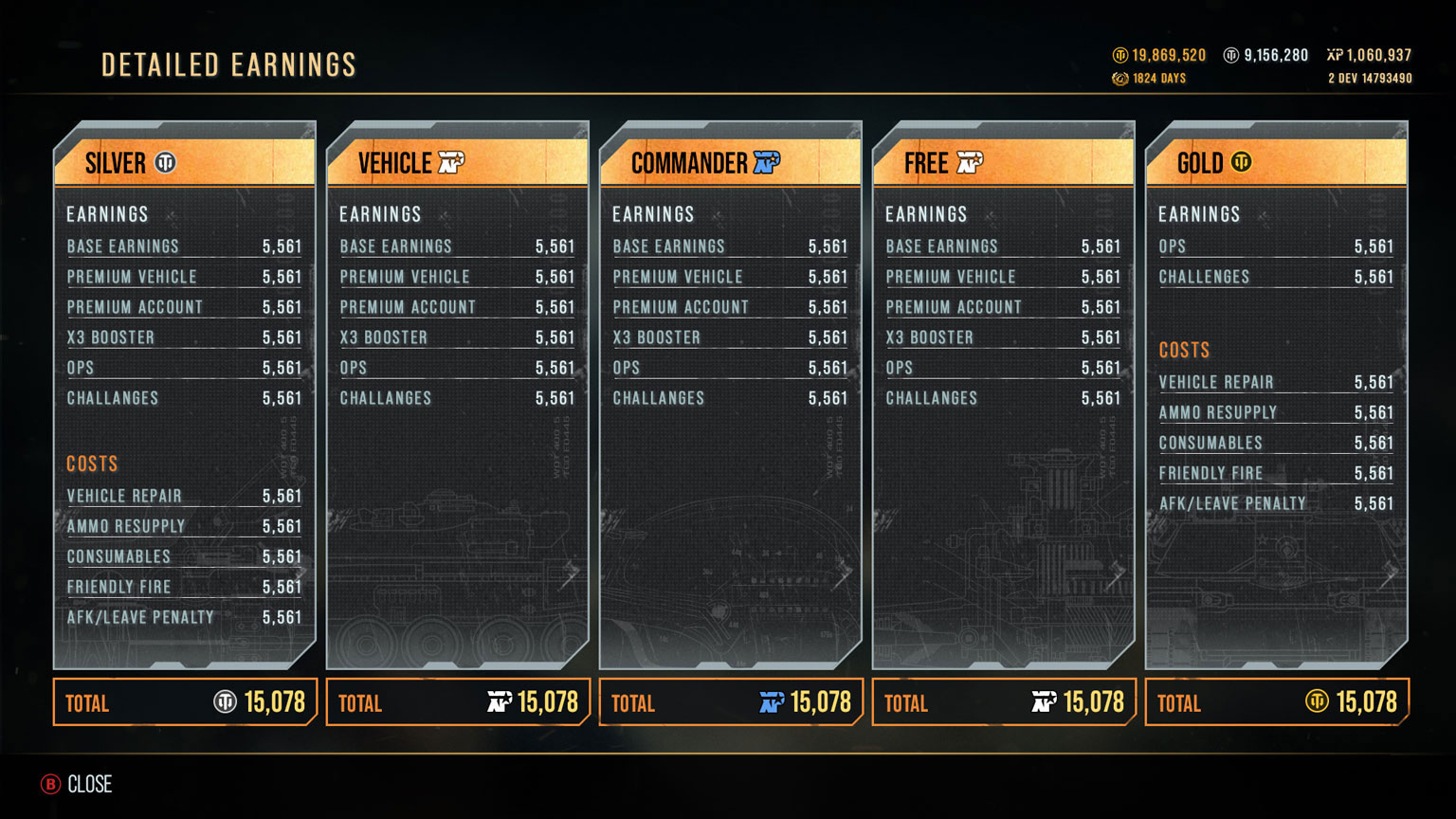The image size is (1456, 819).
Task: Select the Free XP panel header
Action: point(1004,163)
